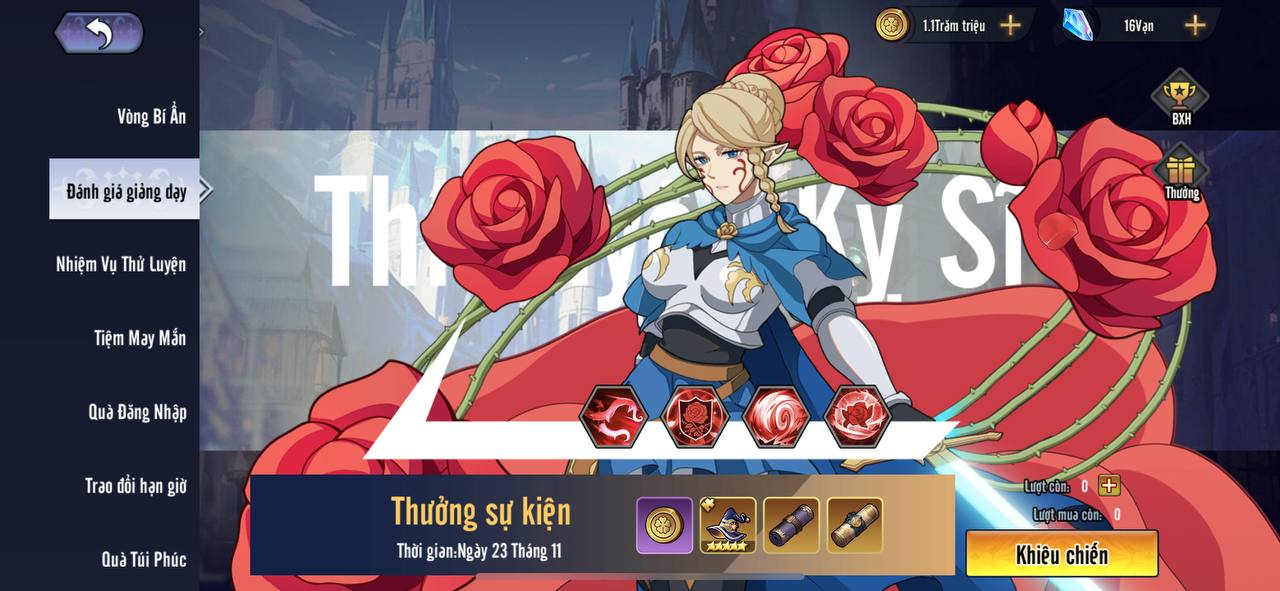Image resolution: width=1280 pixels, height=591 pixels.
Task: Open the Tiệm May Mắn tab
Action: 140,338
